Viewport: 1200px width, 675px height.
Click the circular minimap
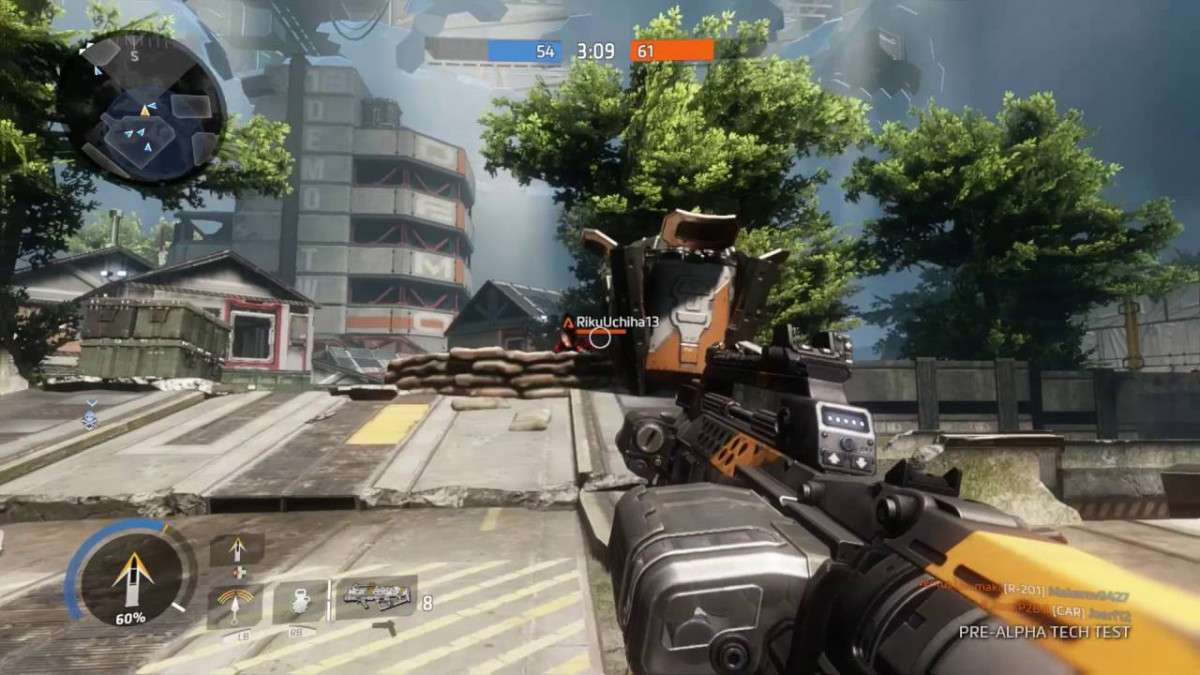tap(142, 108)
